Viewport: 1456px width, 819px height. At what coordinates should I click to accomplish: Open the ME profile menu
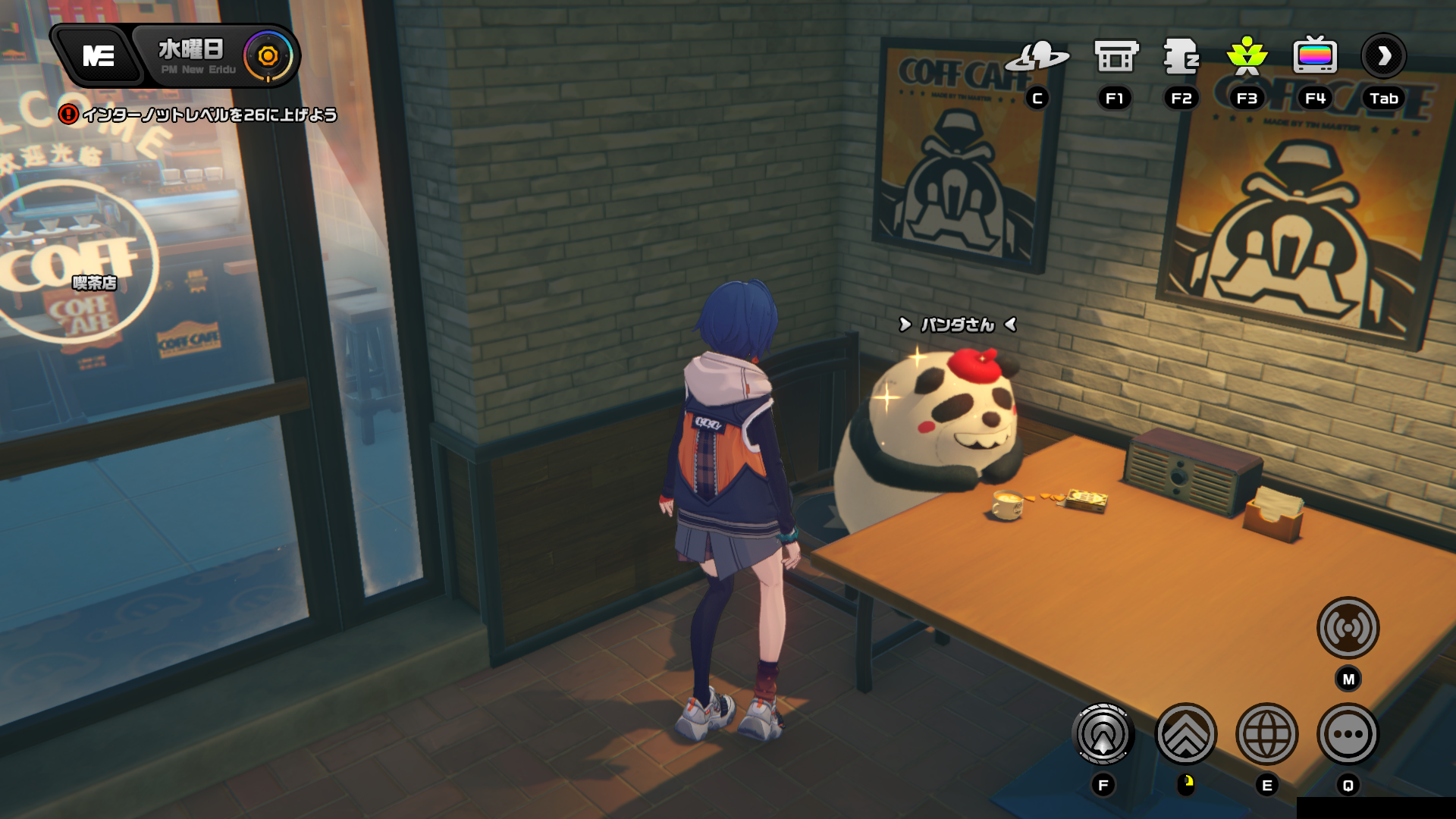coord(99,56)
